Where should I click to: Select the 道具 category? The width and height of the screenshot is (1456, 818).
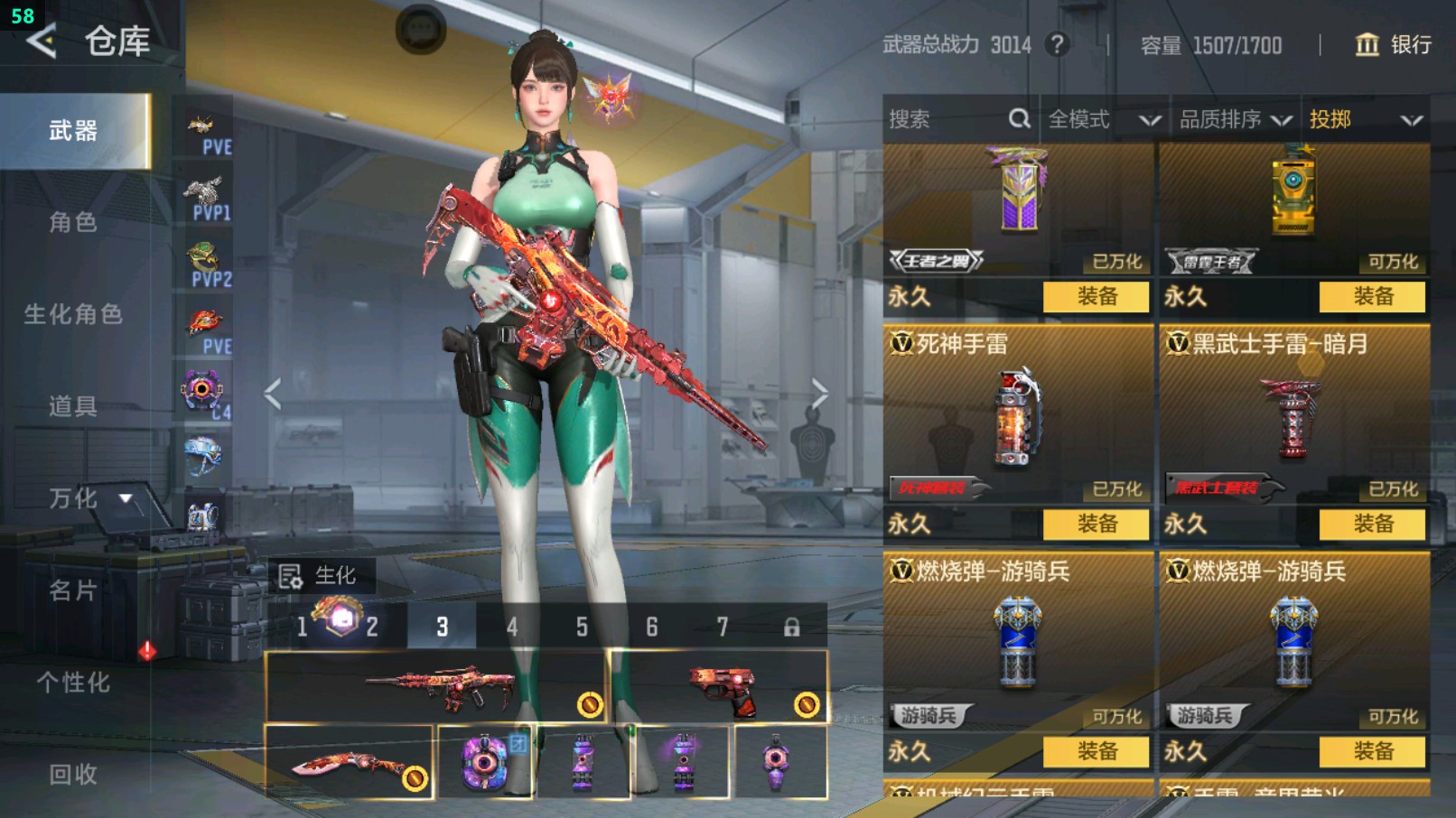(73, 406)
